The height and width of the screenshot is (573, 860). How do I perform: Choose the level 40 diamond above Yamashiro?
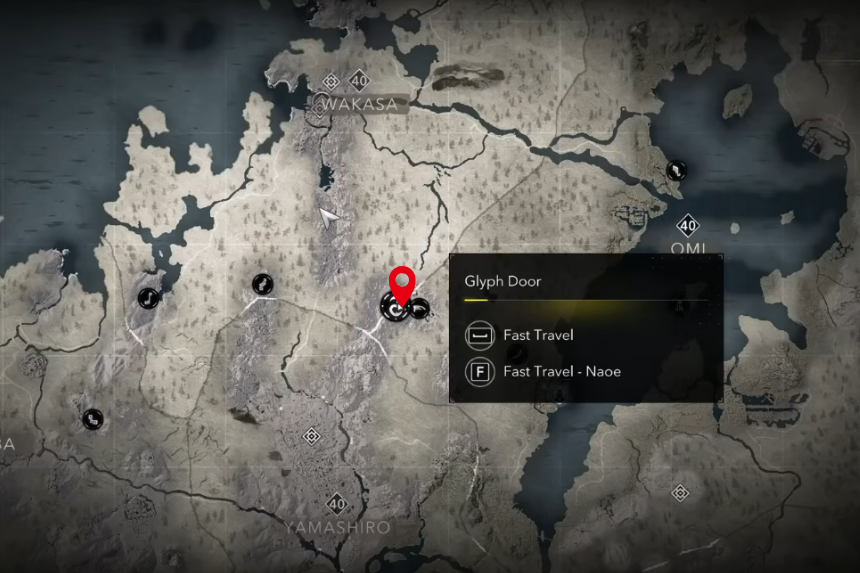pos(336,503)
